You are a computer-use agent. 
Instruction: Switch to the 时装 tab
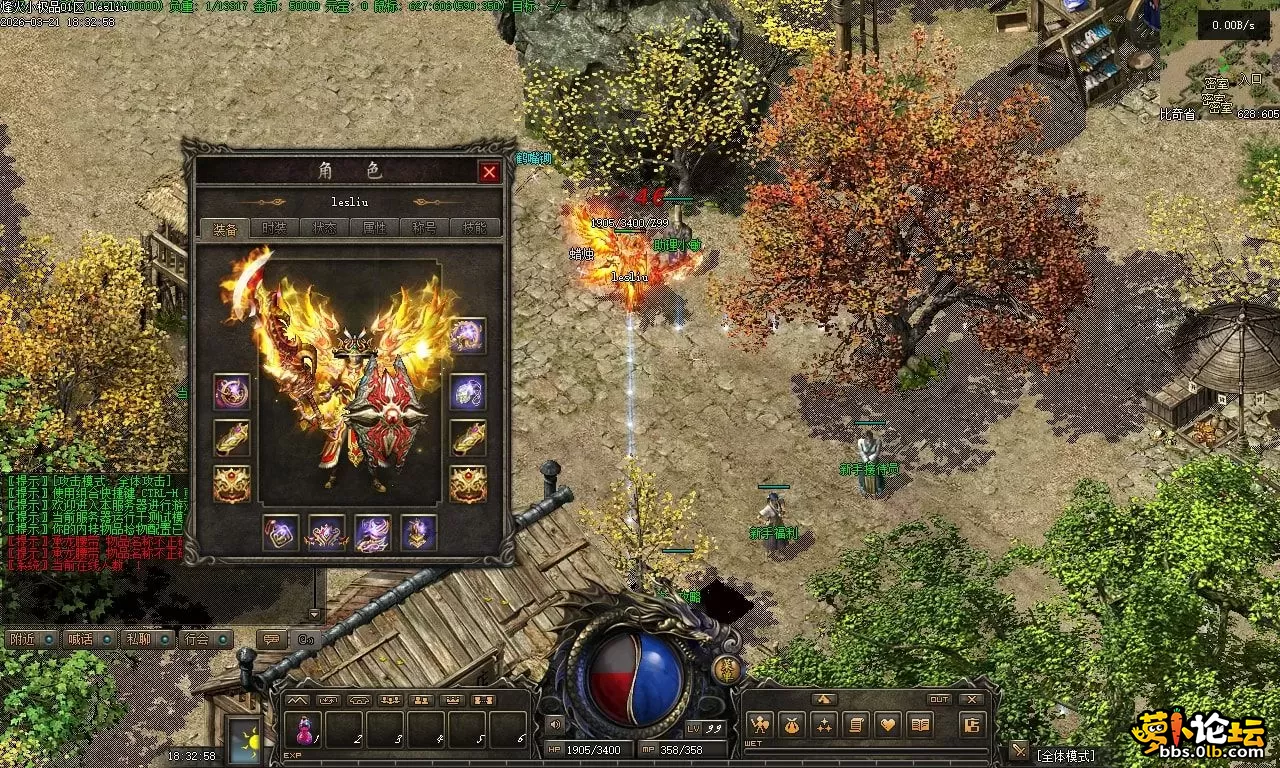[274, 228]
